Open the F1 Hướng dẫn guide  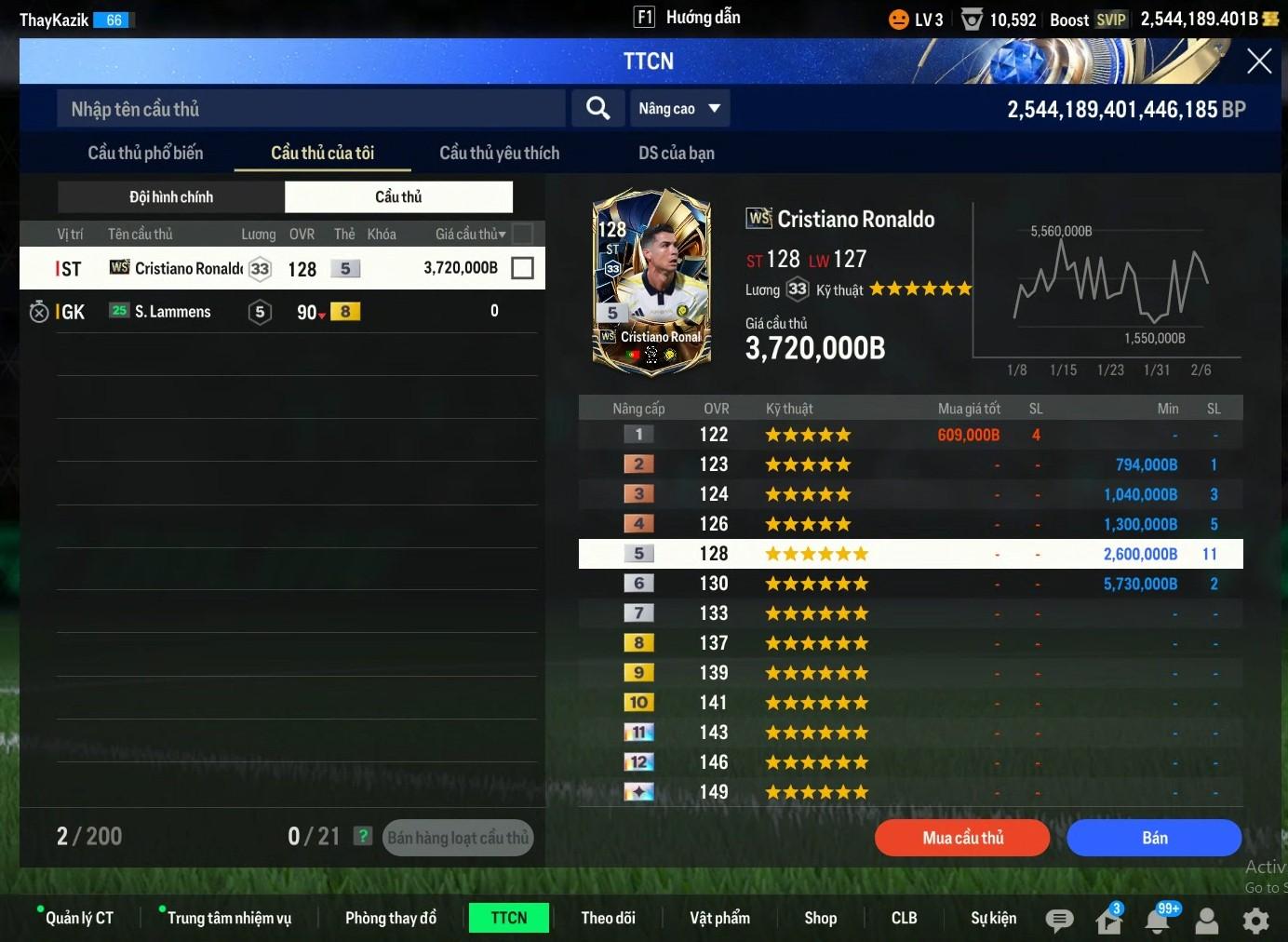[687, 18]
